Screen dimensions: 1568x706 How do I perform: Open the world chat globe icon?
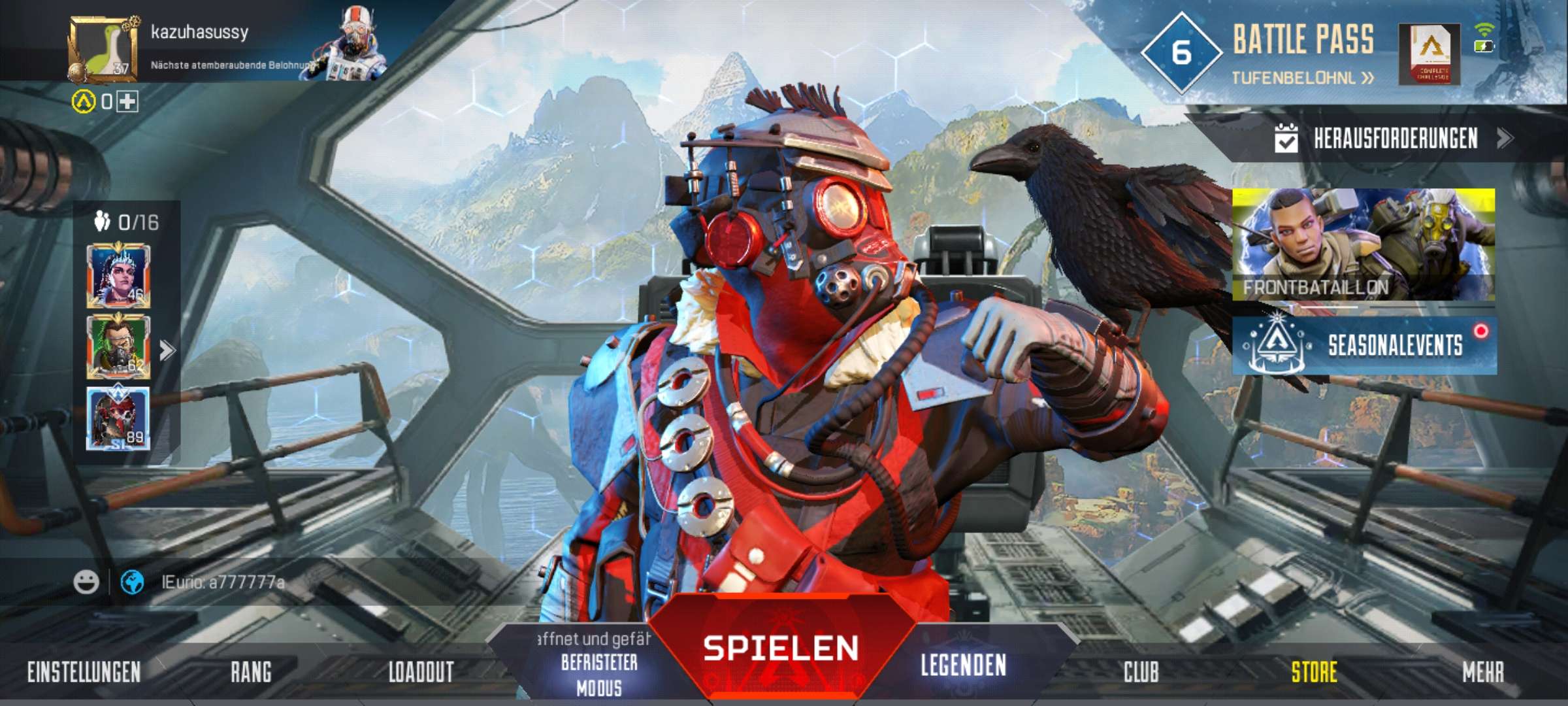[133, 582]
